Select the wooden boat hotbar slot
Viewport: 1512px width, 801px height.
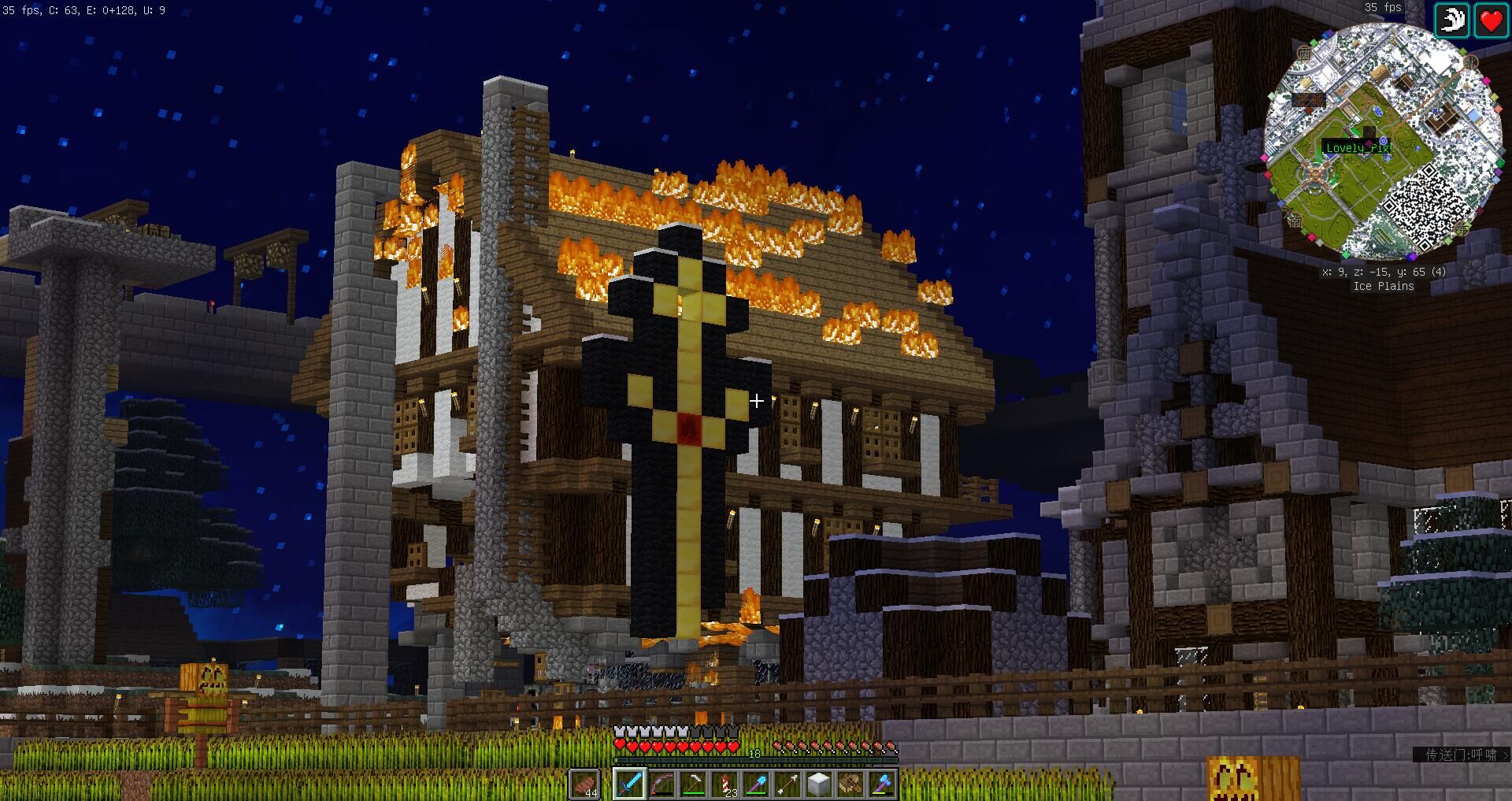850,784
